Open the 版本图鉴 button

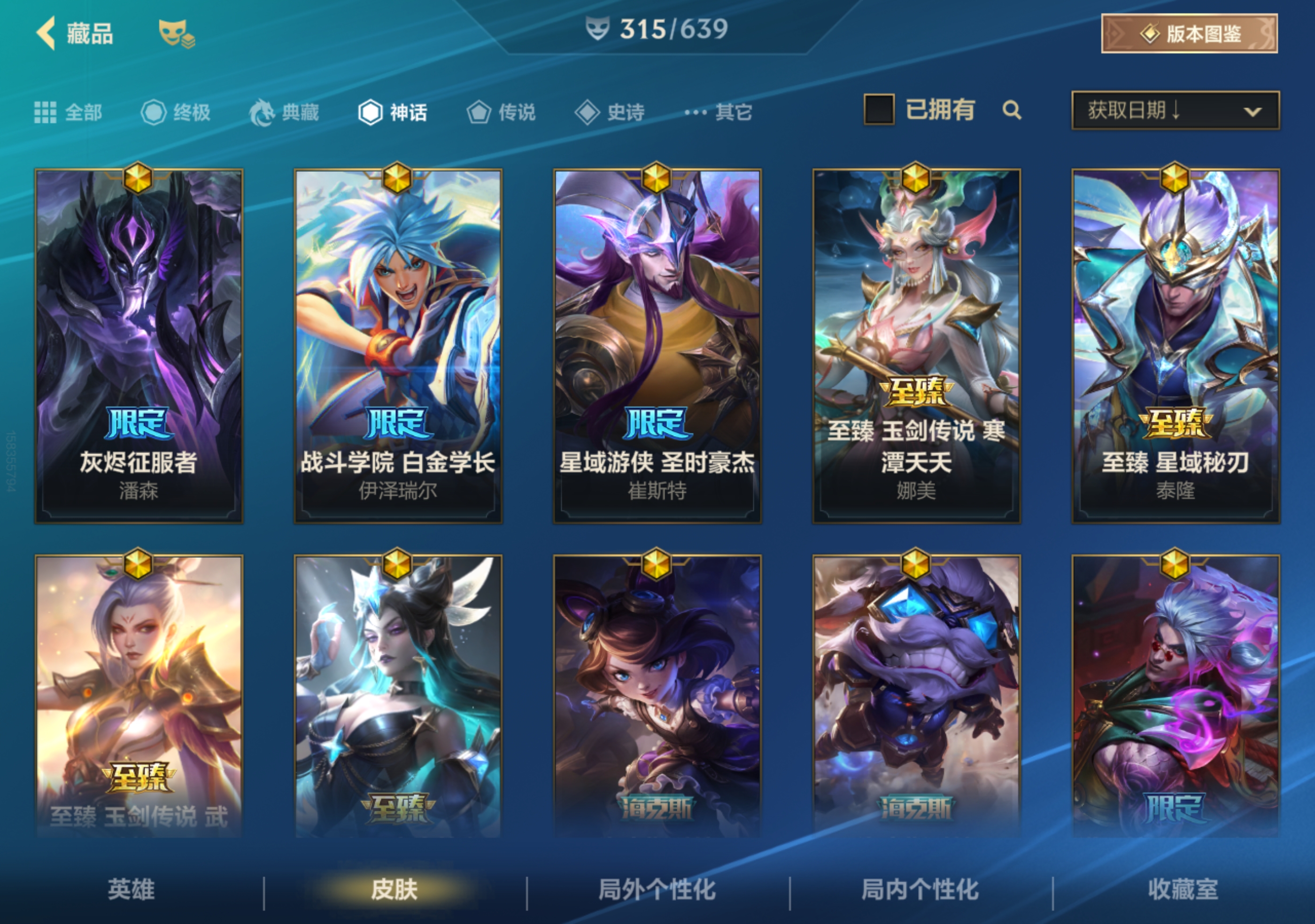pyautogui.click(x=1189, y=34)
